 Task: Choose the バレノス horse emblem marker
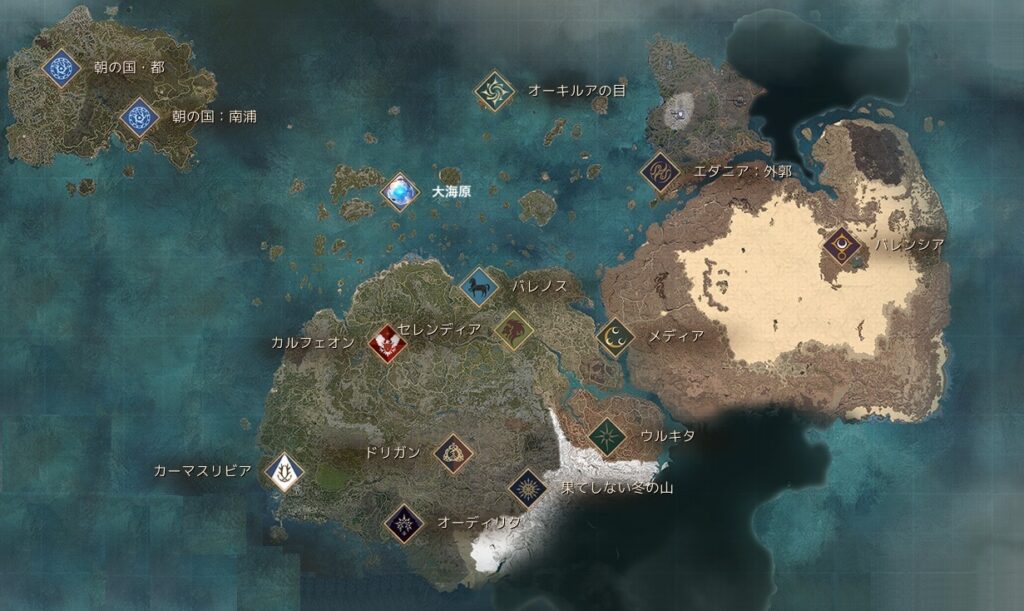click(480, 287)
